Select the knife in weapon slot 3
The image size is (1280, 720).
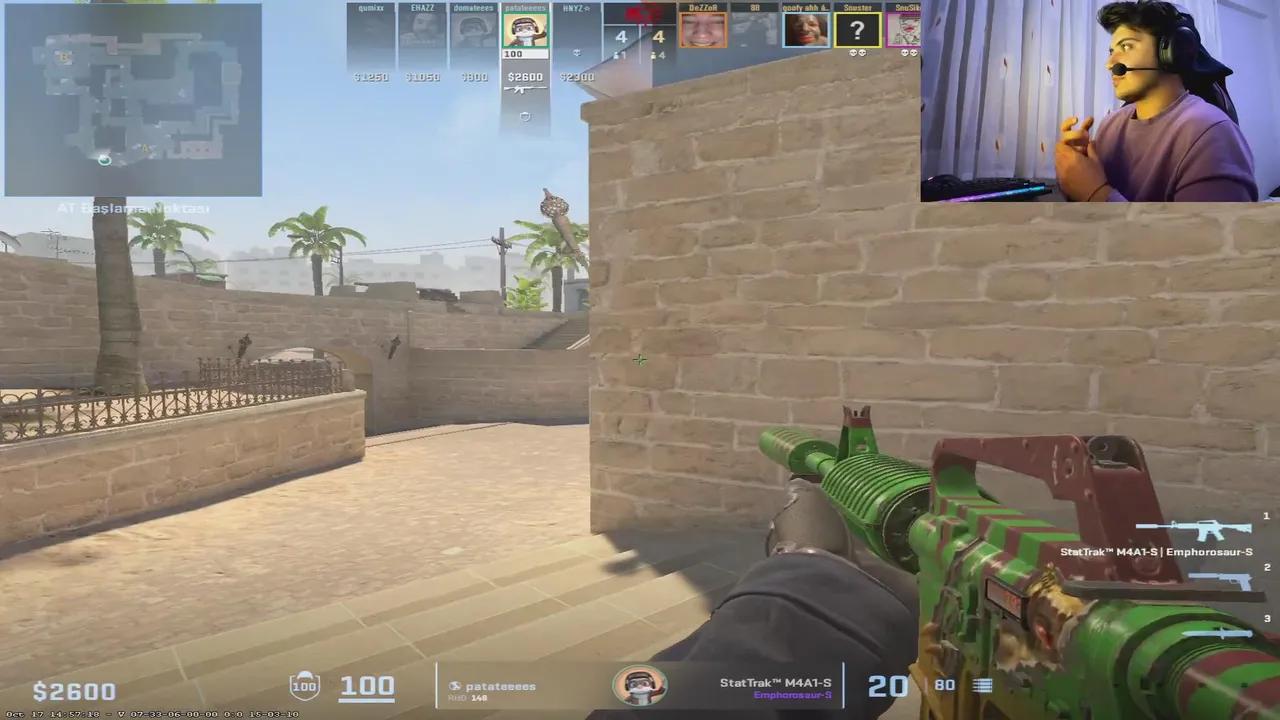[1218, 632]
